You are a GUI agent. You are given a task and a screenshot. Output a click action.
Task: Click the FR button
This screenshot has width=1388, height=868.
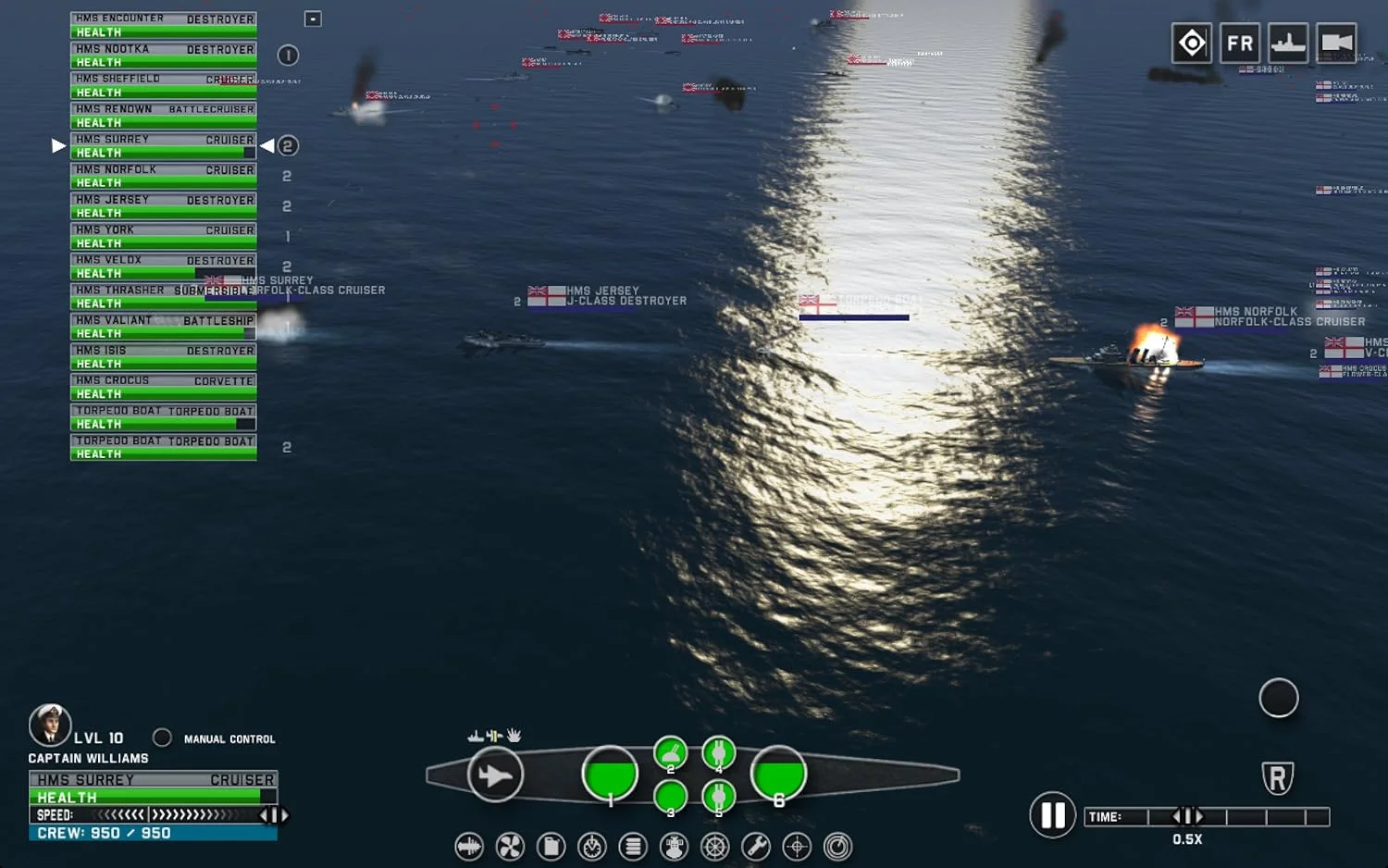pyautogui.click(x=1239, y=43)
